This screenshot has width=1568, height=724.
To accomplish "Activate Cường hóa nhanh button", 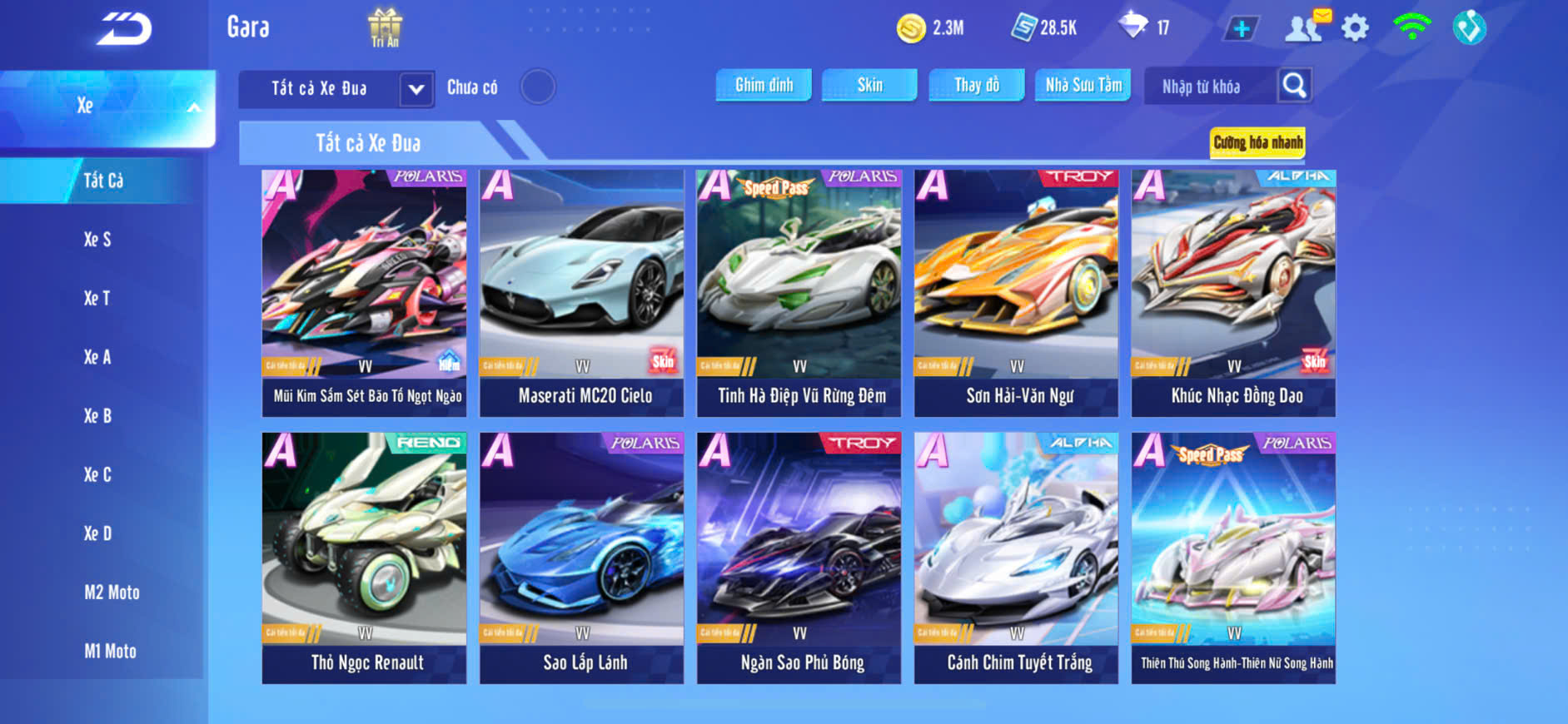I will coord(1257,142).
